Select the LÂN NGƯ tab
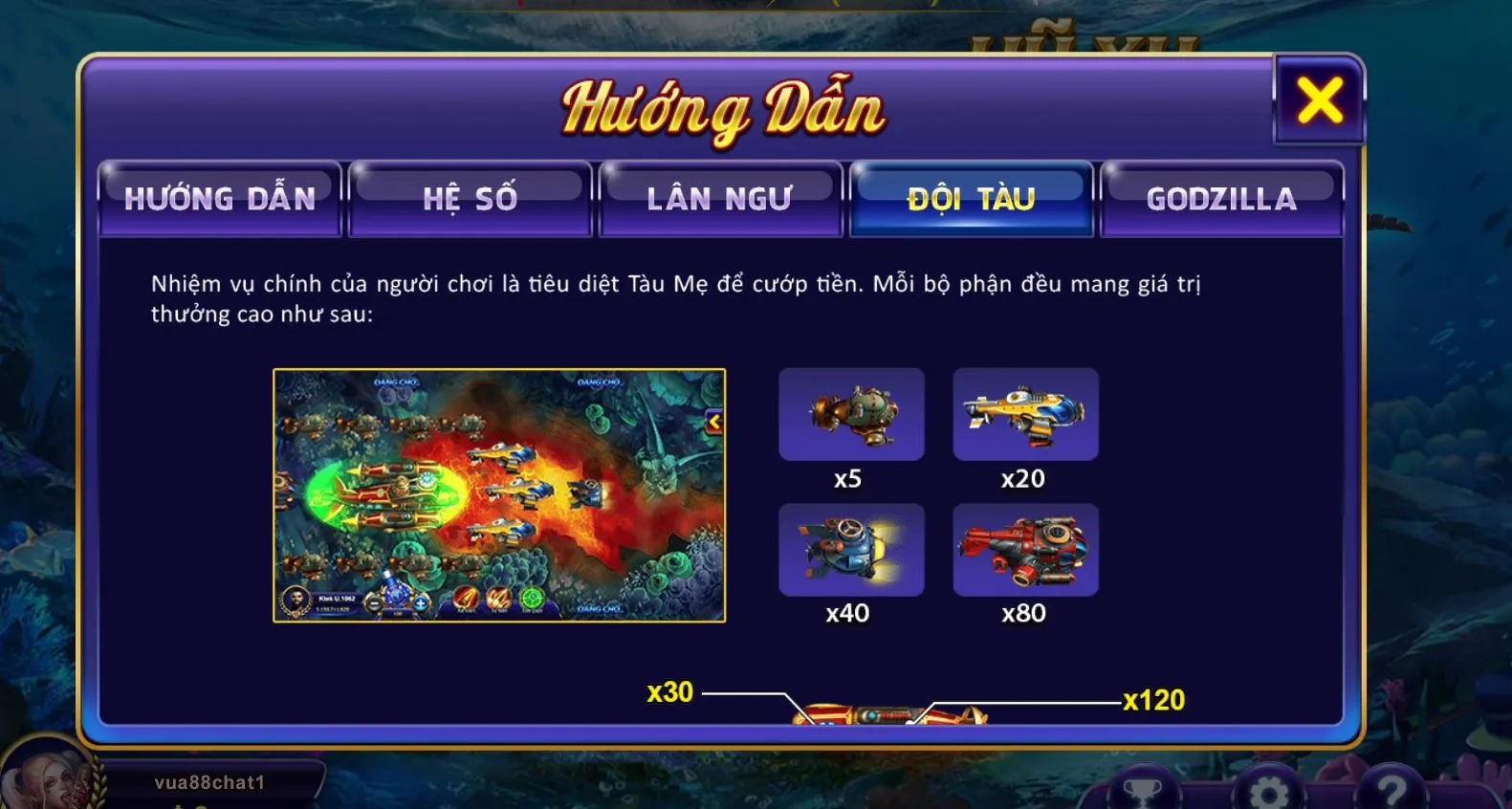Screen dimensions: 1512x809 coord(721,198)
